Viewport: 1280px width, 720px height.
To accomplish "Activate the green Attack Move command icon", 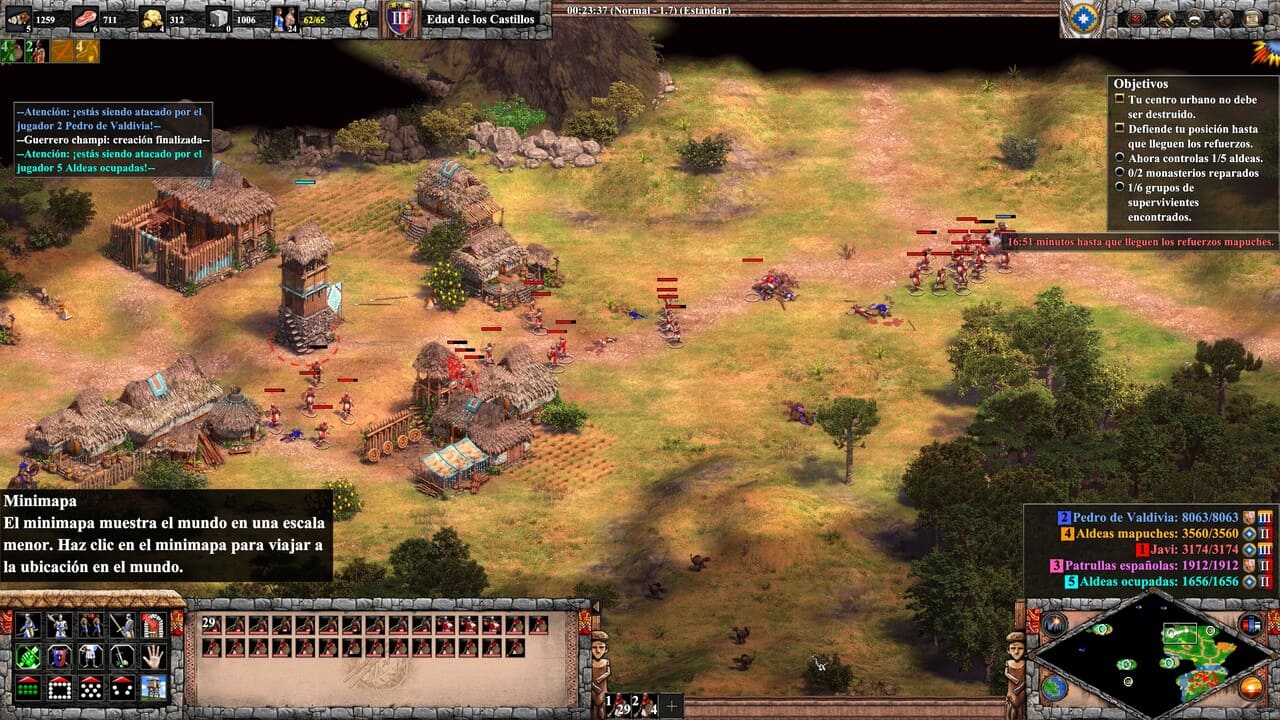I will click(28, 656).
